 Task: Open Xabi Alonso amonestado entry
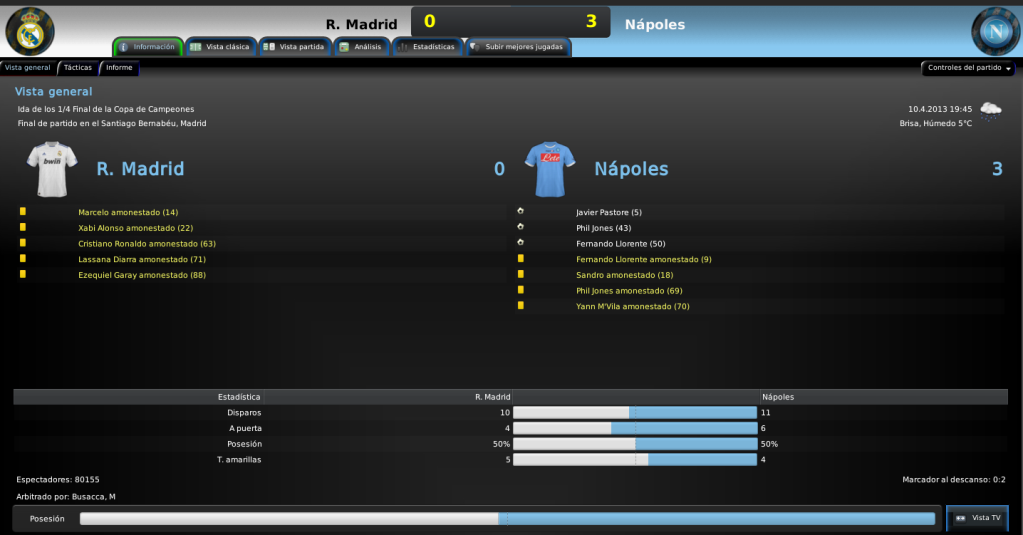pos(136,228)
